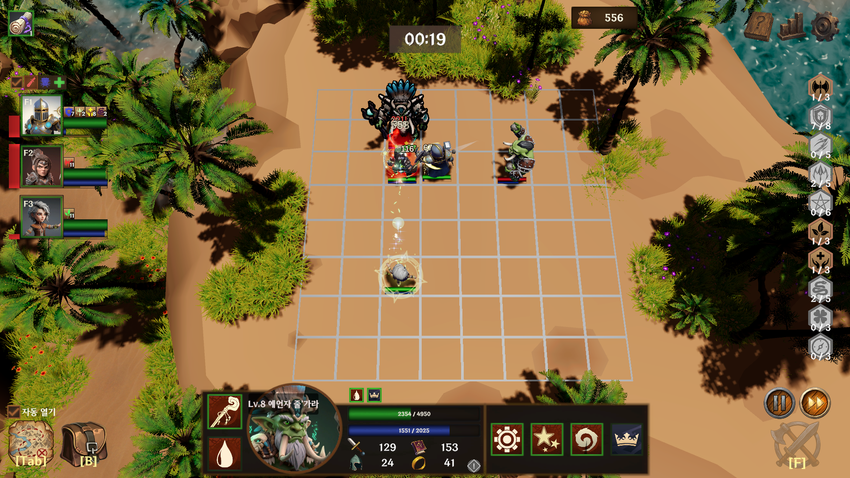Image resolution: width=850 pixels, height=478 pixels.
Task: Activate the stars skill icon
Action: pyautogui.click(x=547, y=438)
